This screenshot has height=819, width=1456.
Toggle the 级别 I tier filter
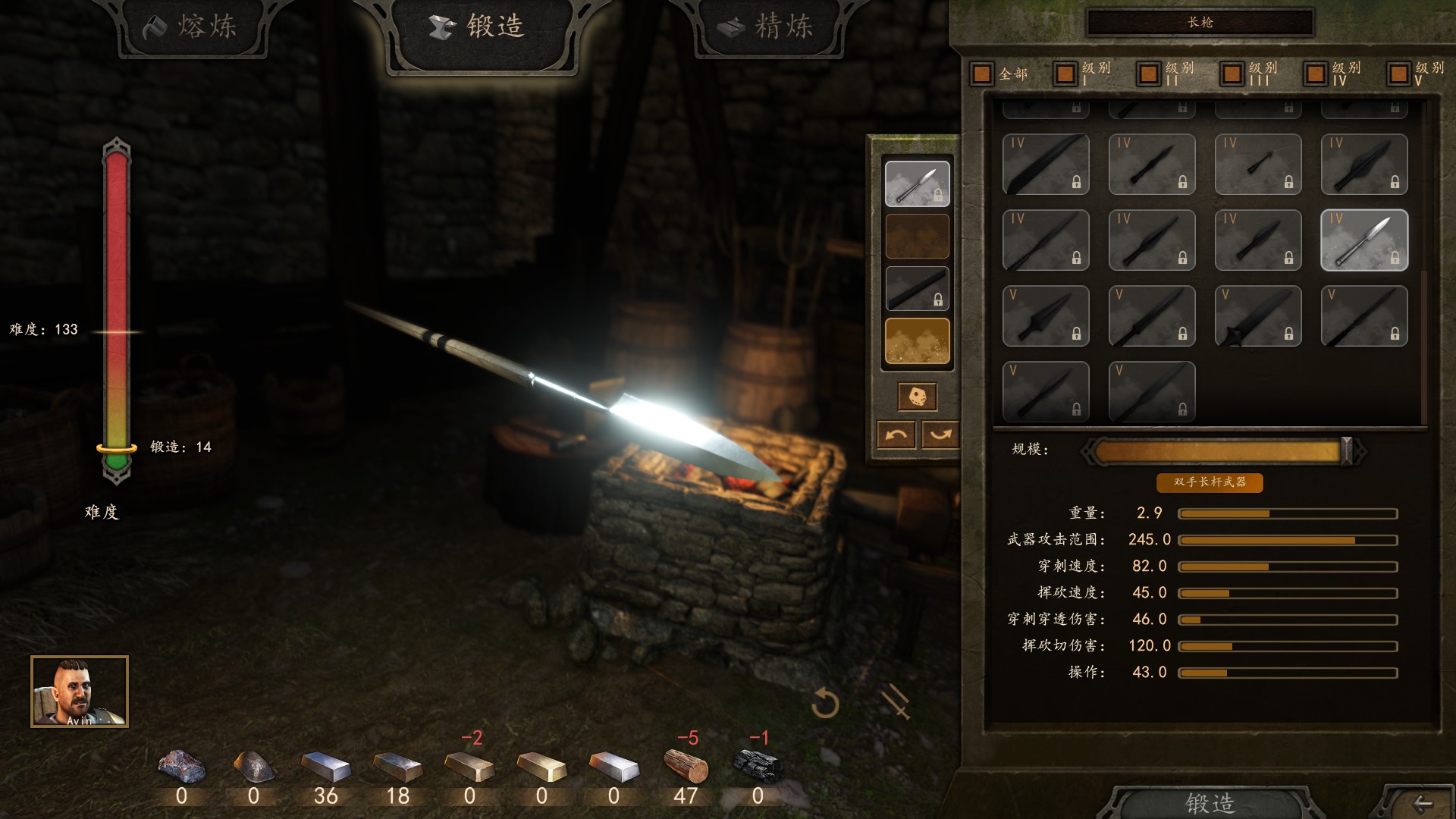click(x=1065, y=74)
